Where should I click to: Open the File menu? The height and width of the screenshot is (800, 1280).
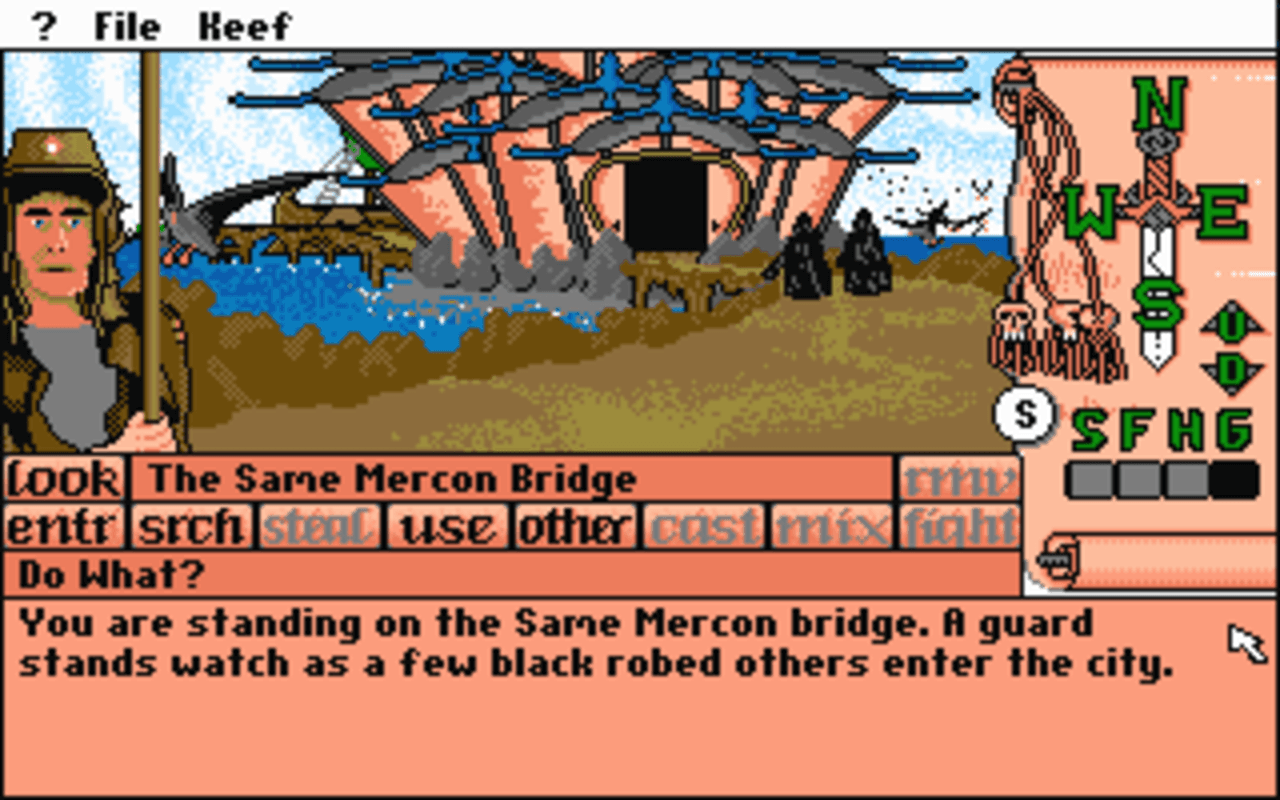125,24
